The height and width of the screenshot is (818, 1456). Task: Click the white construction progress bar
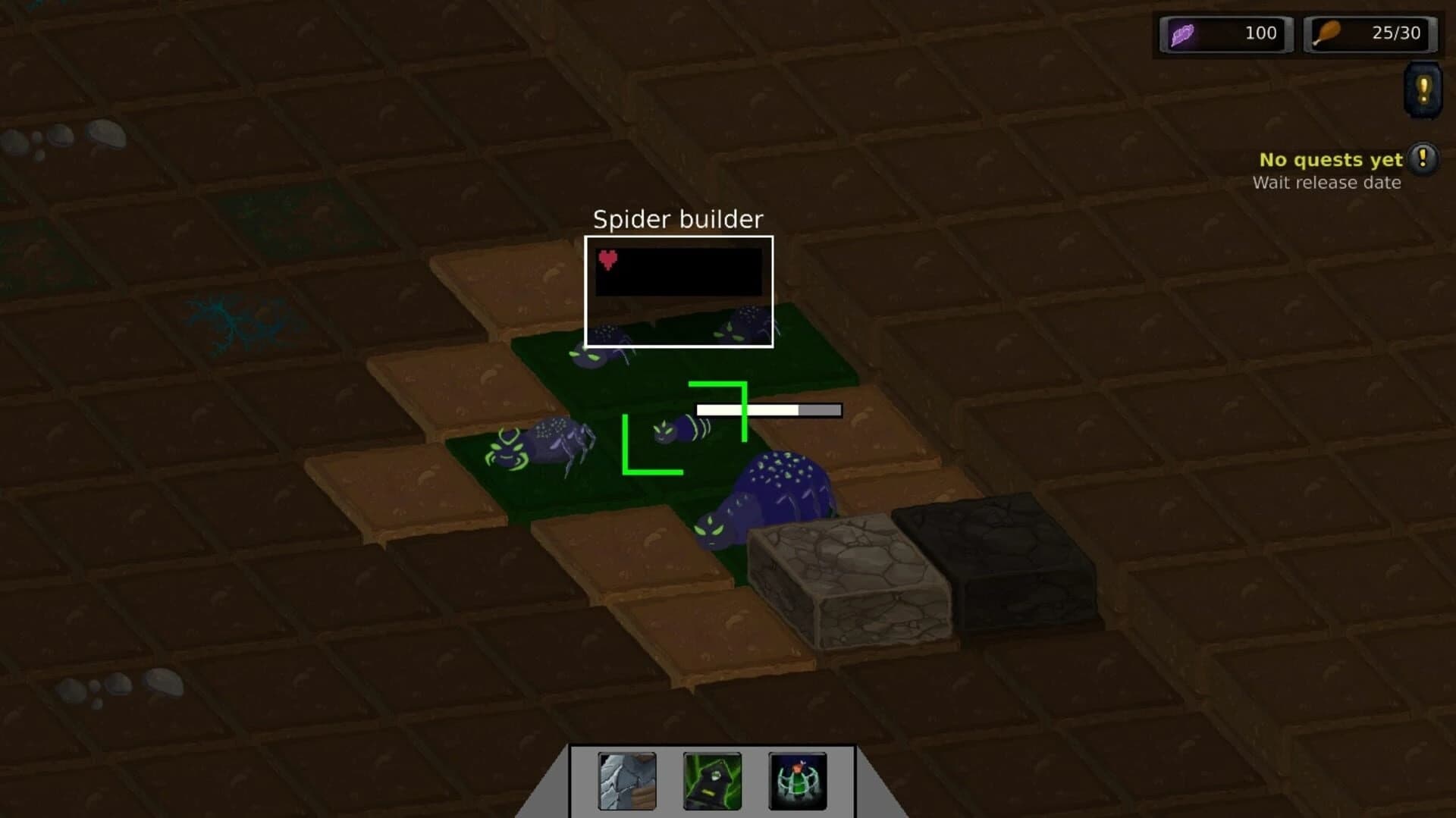[767, 409]
